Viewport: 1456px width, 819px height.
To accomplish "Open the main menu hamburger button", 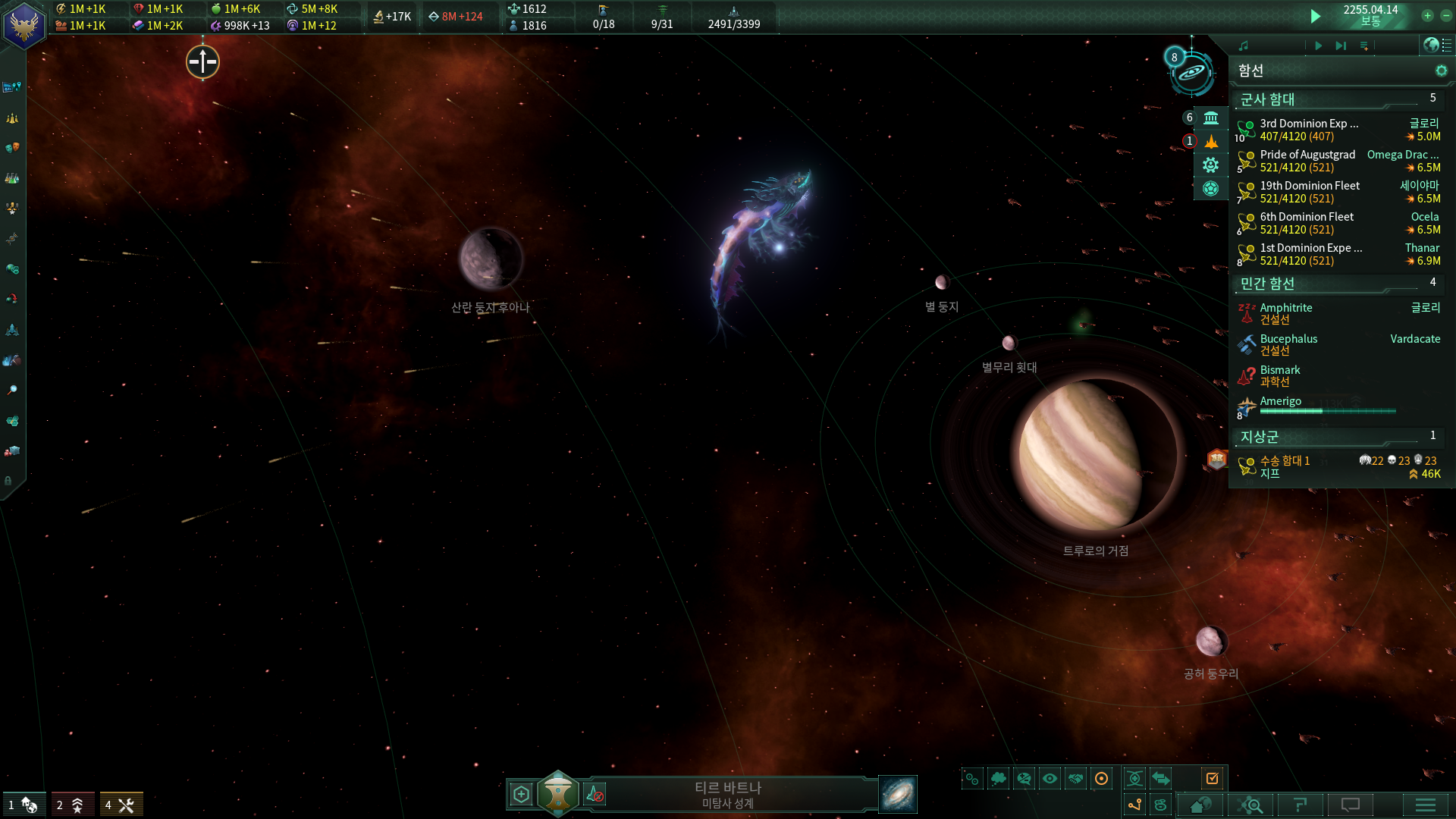I will [x=1425, y=805].
